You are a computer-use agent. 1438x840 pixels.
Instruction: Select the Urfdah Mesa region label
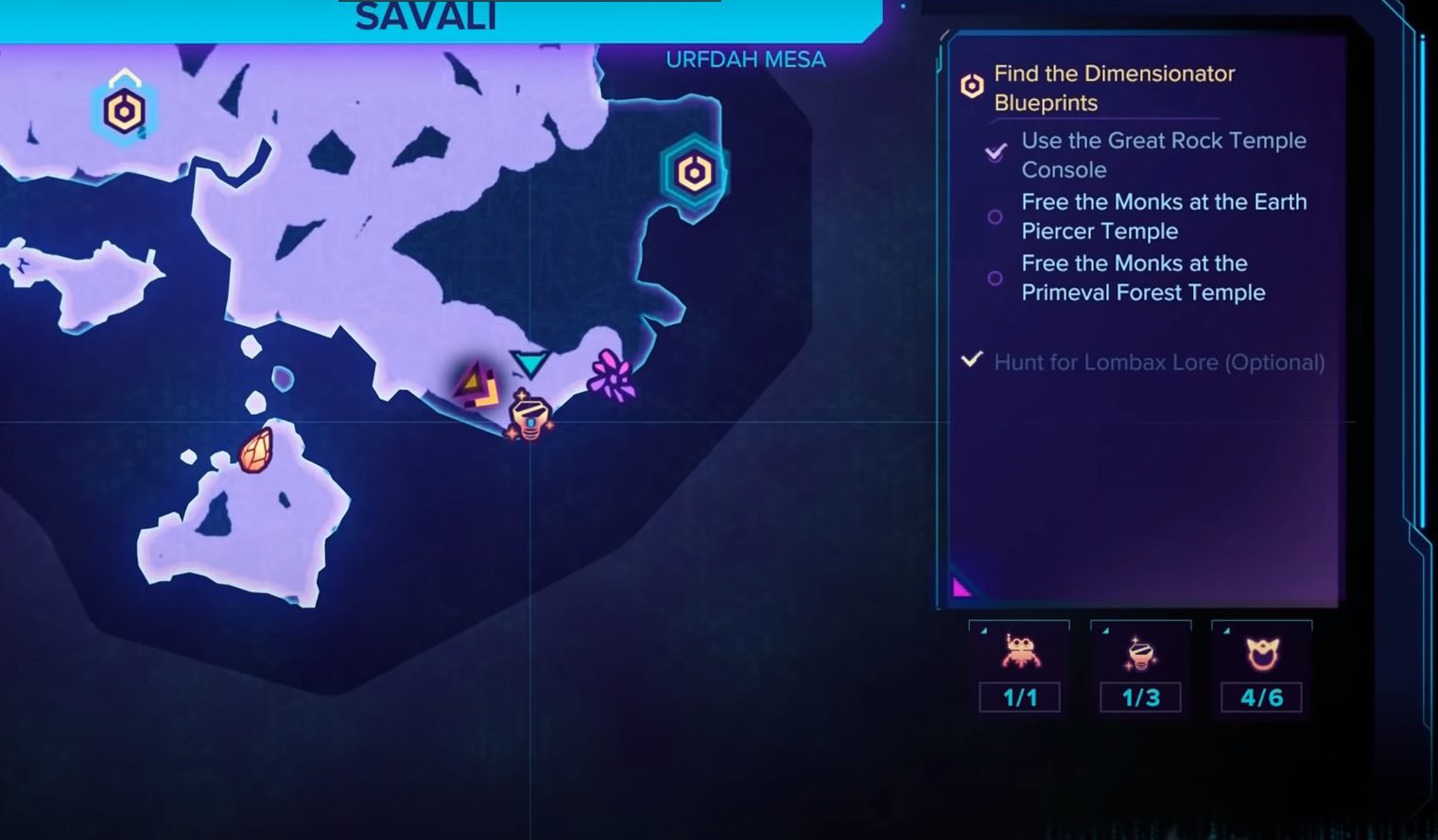(746, 59)
